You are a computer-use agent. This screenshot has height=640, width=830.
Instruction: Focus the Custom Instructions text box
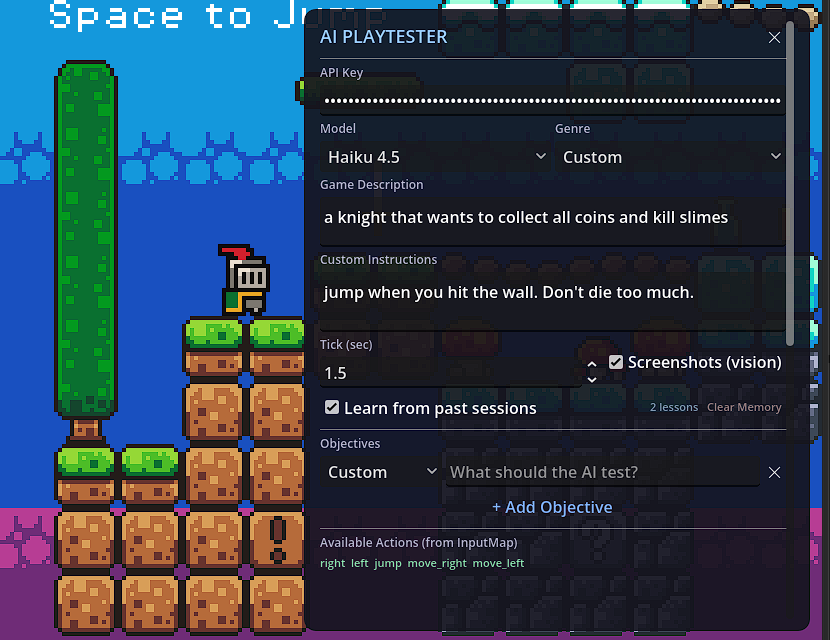(x=552, y=293)
